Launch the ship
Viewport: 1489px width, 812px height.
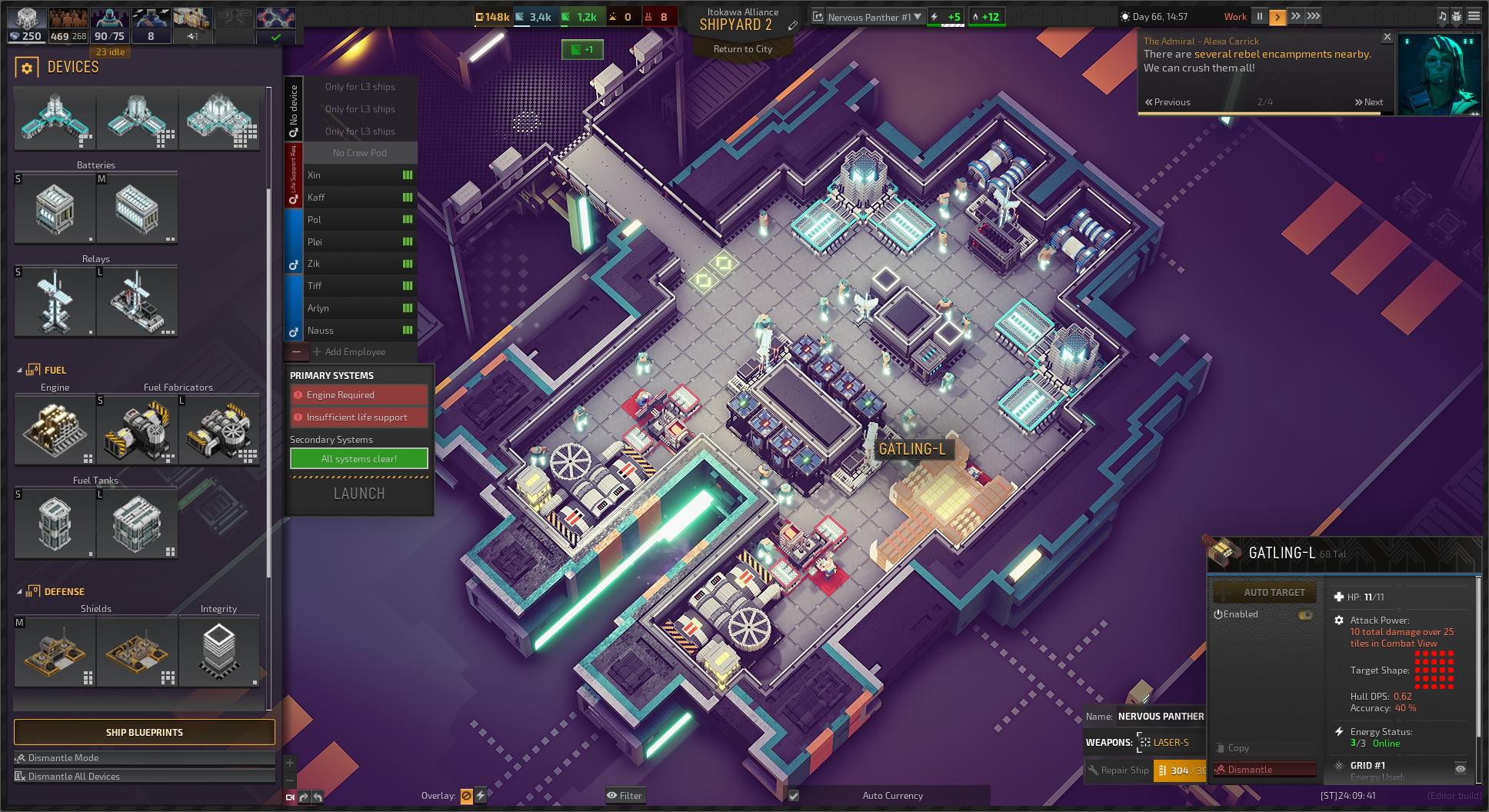pos(359,494)
